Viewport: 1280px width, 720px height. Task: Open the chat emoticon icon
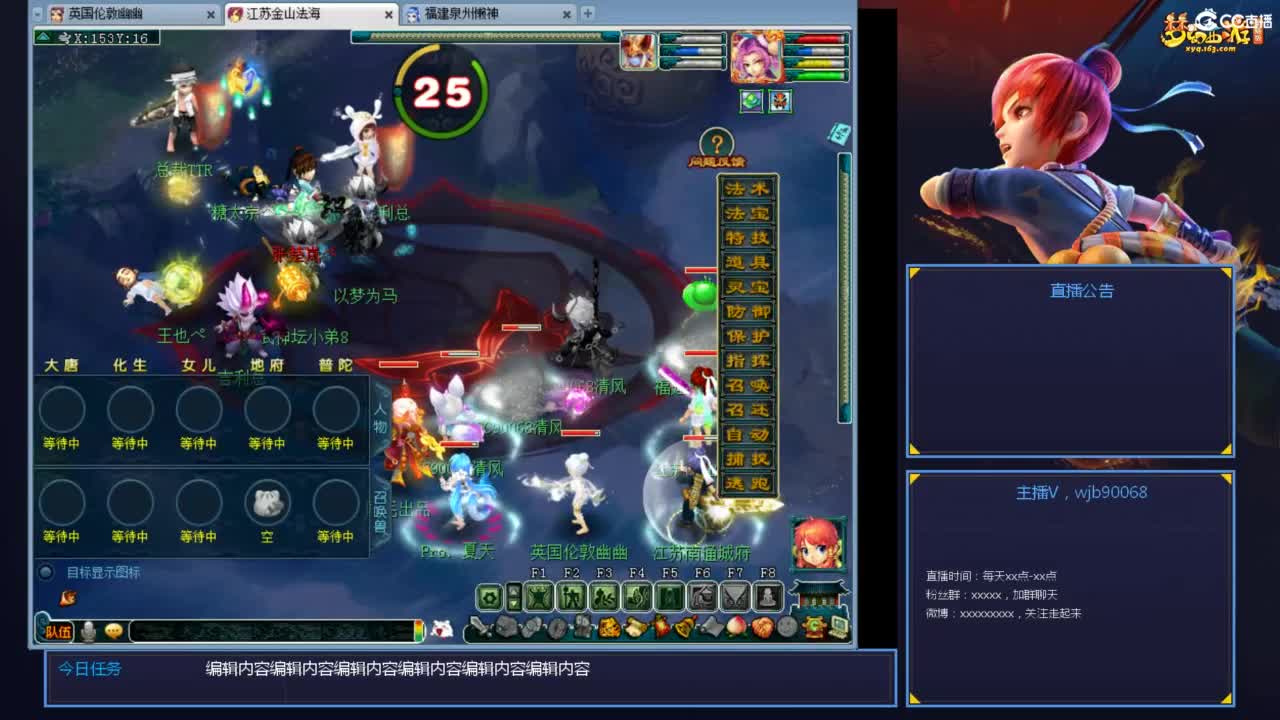113,630
